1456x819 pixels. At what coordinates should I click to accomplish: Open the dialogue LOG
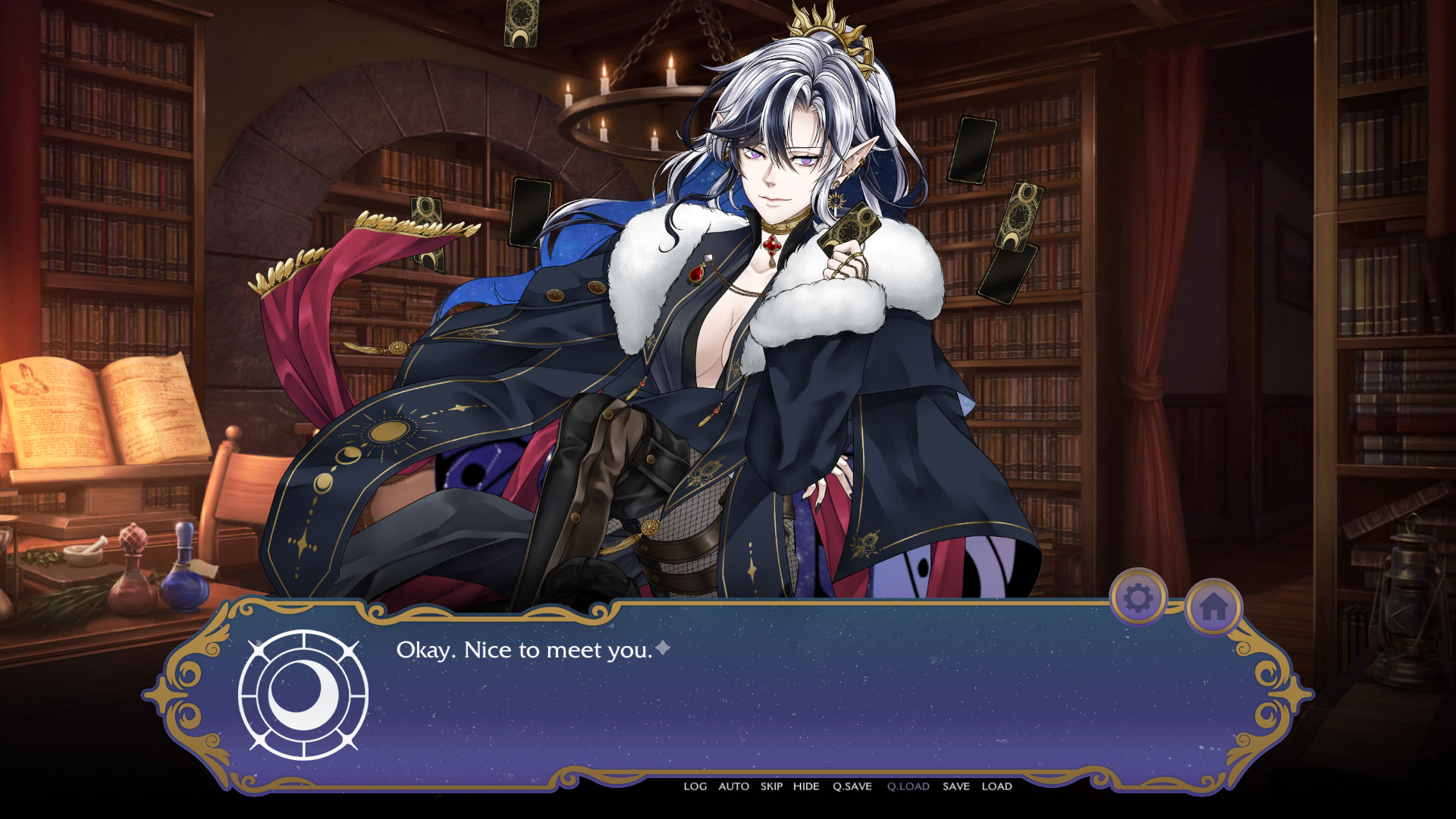click(x=695, y=786)
